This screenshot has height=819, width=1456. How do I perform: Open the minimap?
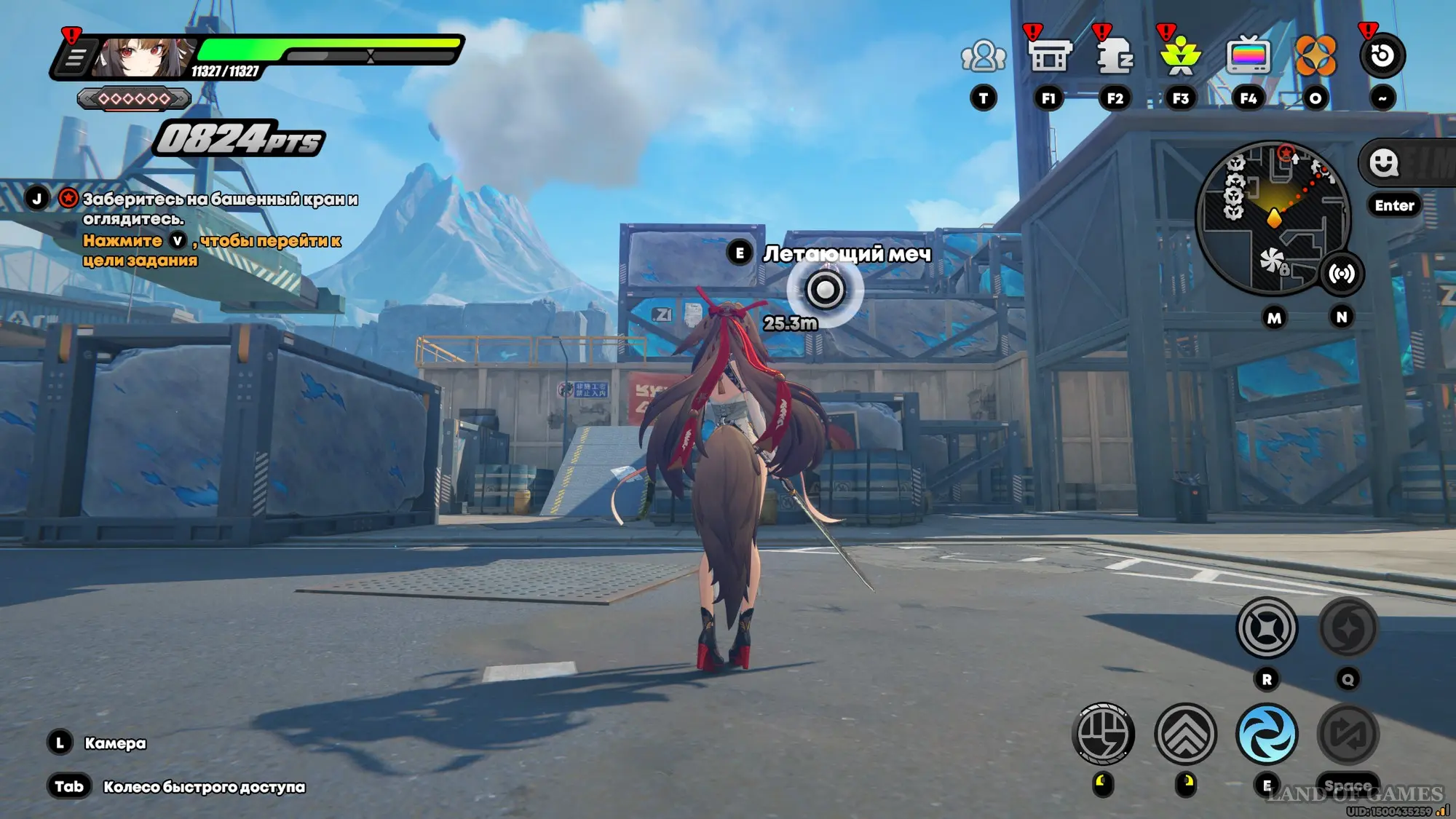point(1273,218)
